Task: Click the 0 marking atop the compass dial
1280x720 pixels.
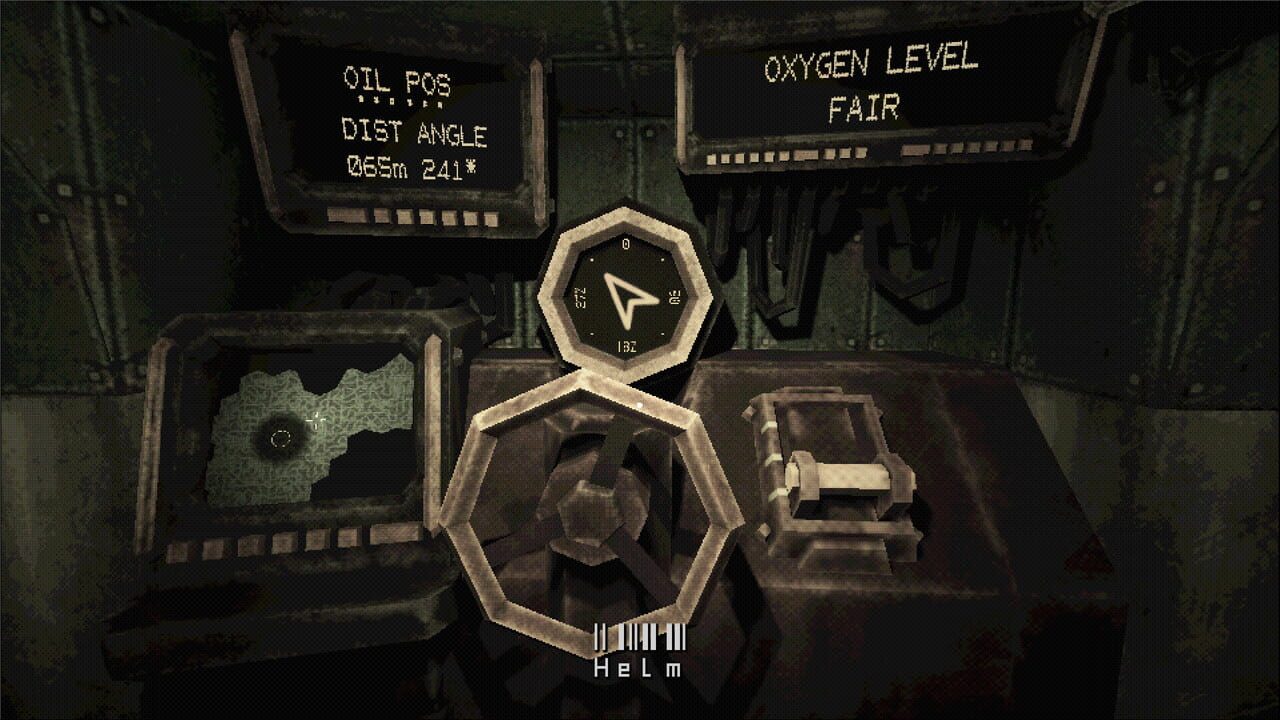Action: pos(627,243)
